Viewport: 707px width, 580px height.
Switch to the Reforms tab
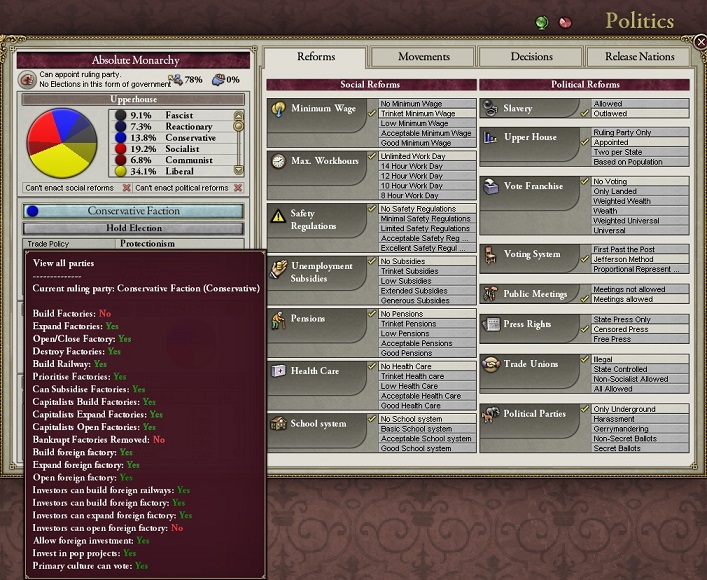coord(316,57)
